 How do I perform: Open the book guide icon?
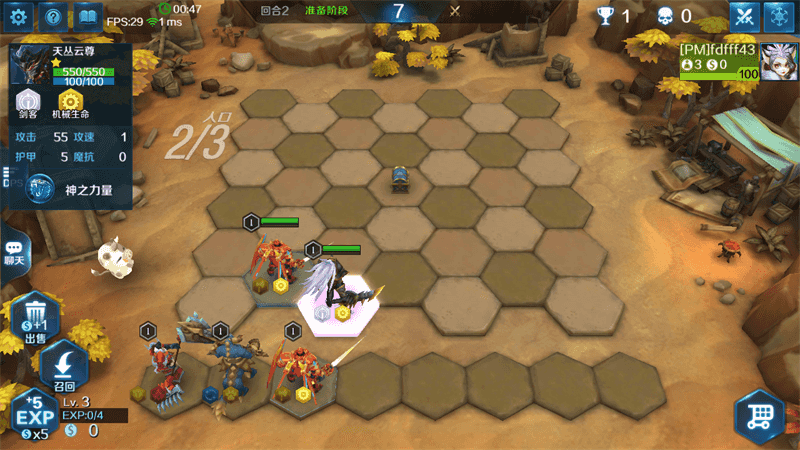(88, 16)
